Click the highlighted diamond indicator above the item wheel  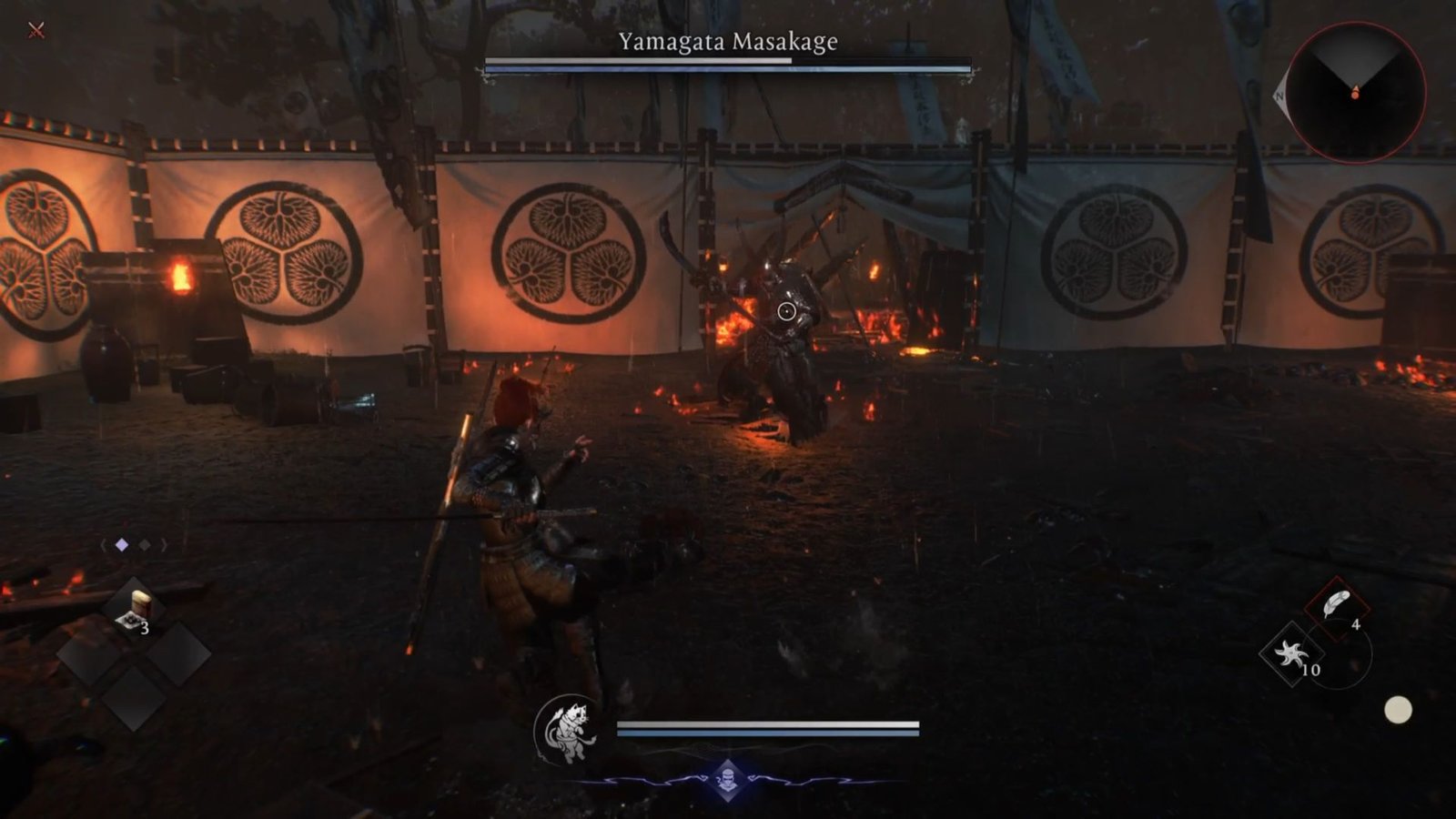(x=122, y=544)
